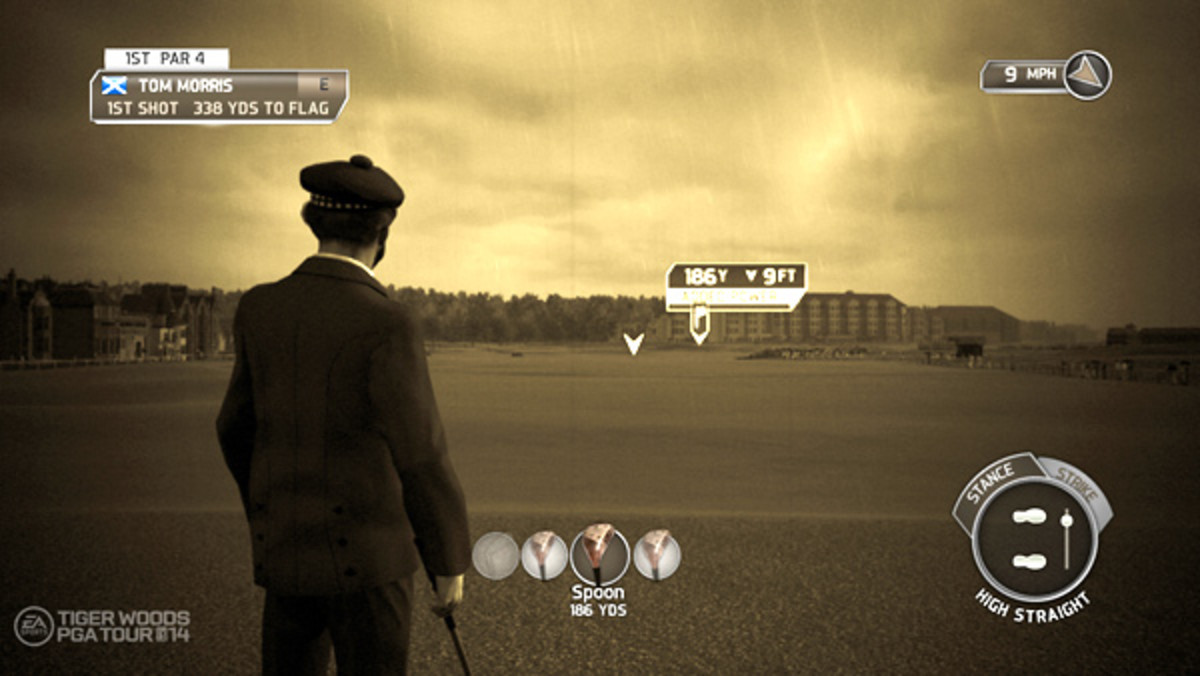Select the highlighted Spoon club
This screenshot has height=676, width=1200.
click(x=600, y=555)
